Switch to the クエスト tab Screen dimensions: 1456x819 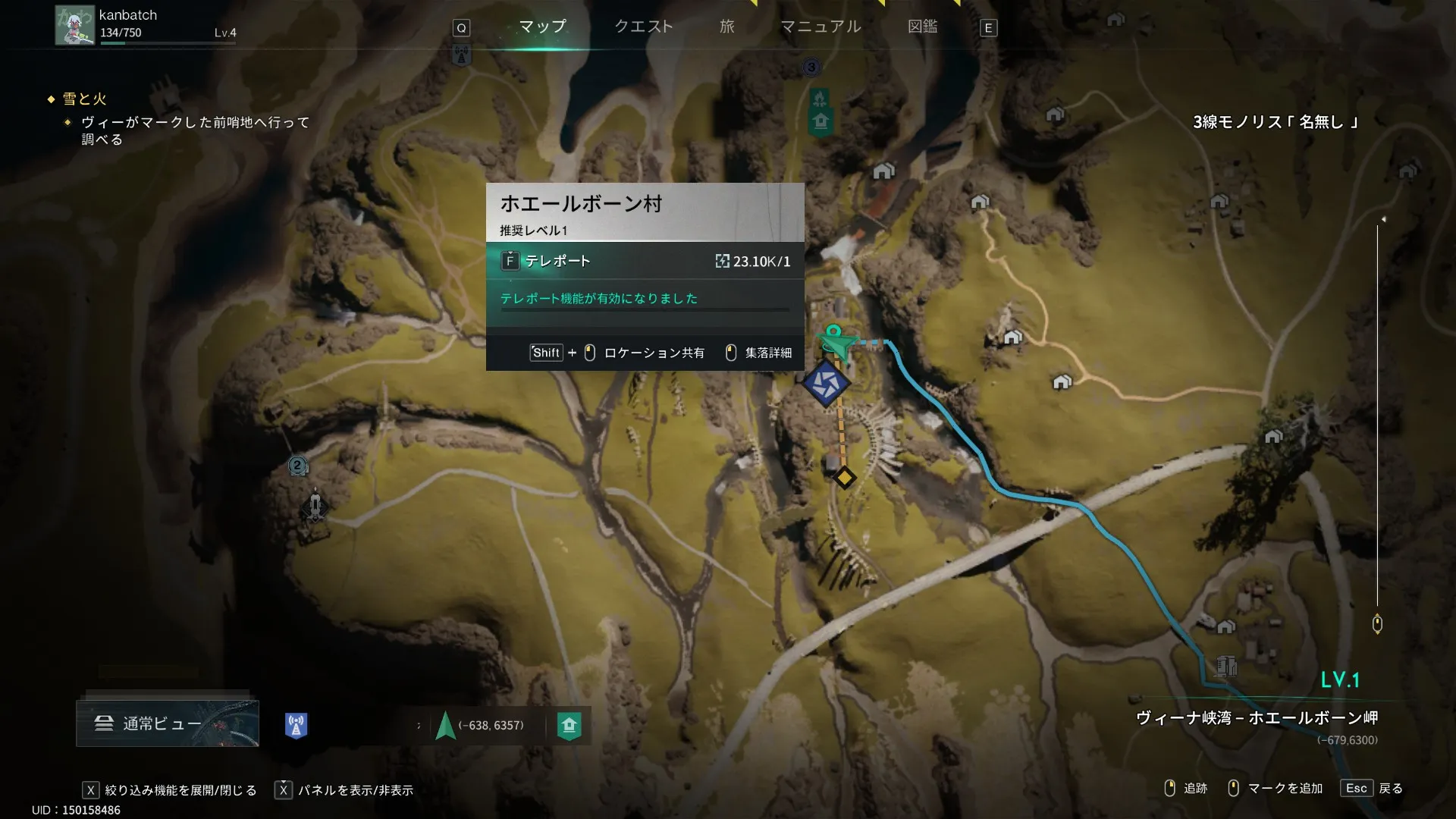point(643,27)
